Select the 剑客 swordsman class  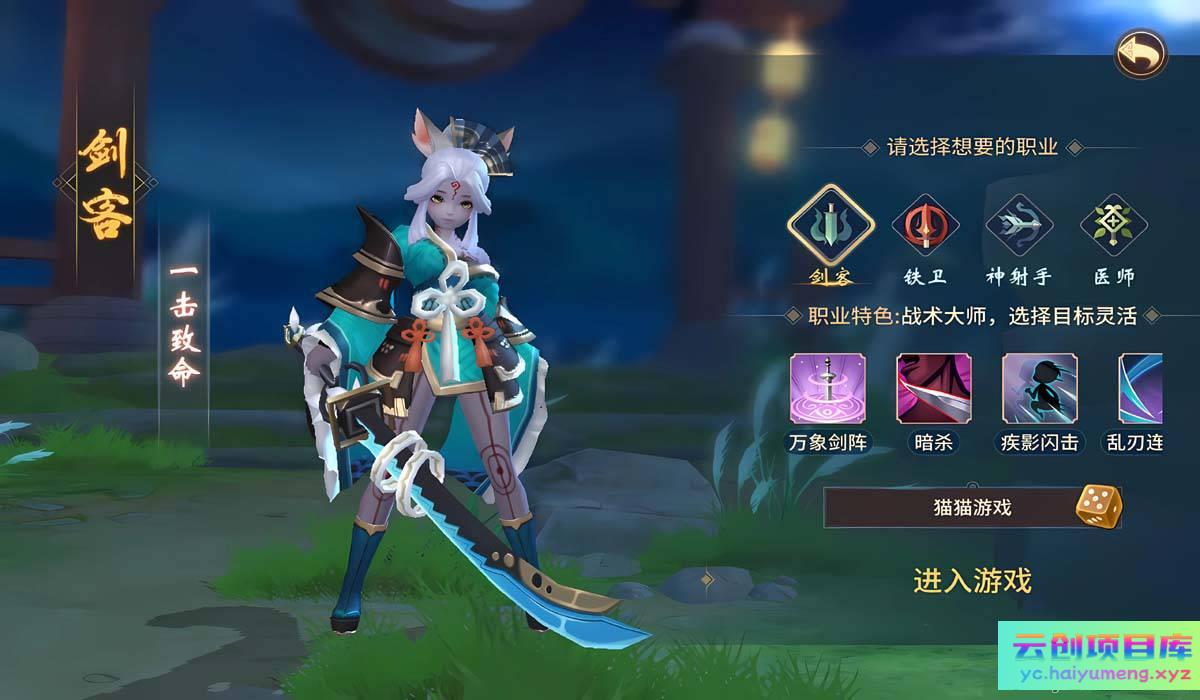tap(831, 227)
